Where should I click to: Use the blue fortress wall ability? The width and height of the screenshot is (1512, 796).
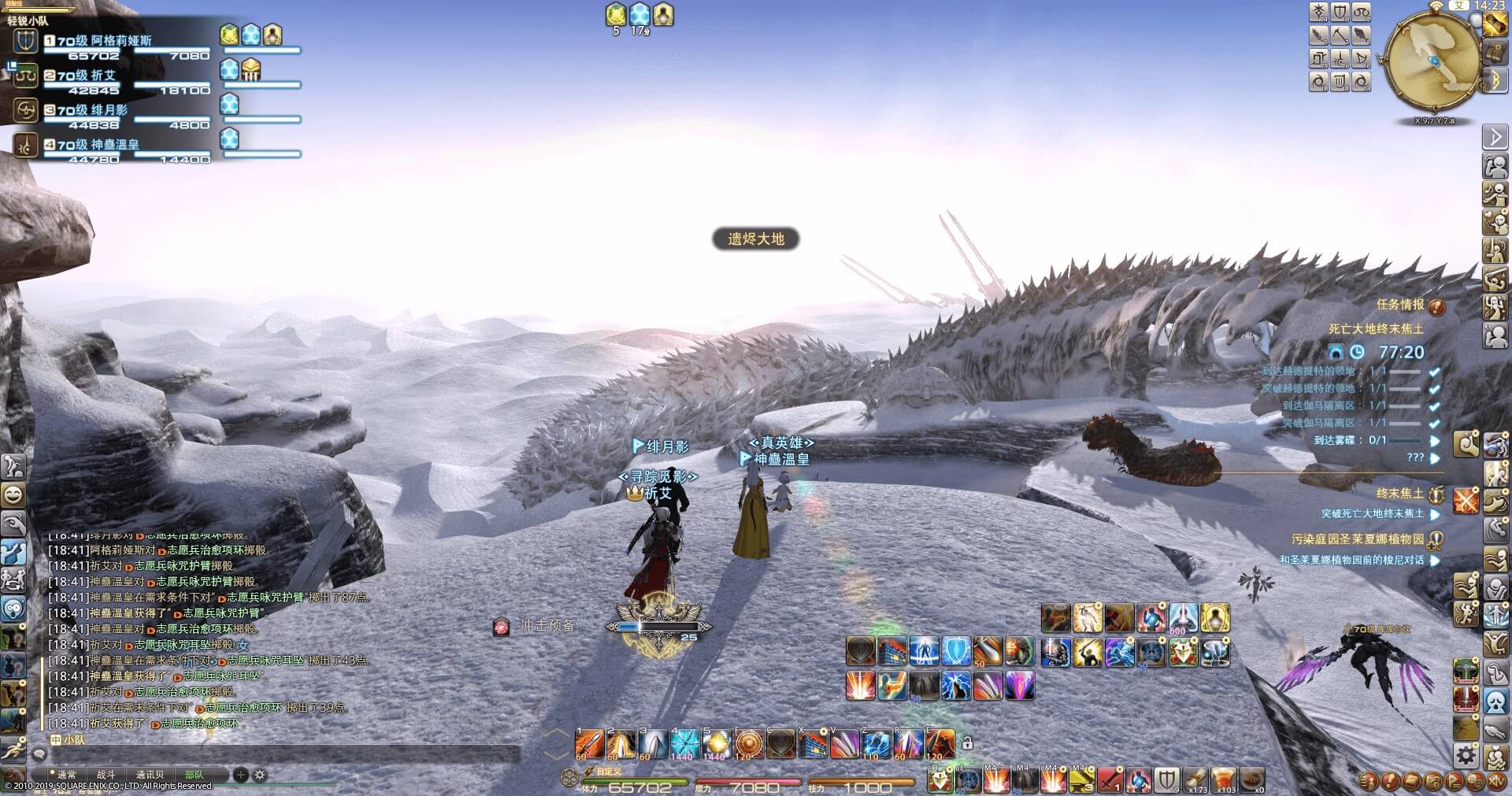pyautogui.click(x=892, y=652)
